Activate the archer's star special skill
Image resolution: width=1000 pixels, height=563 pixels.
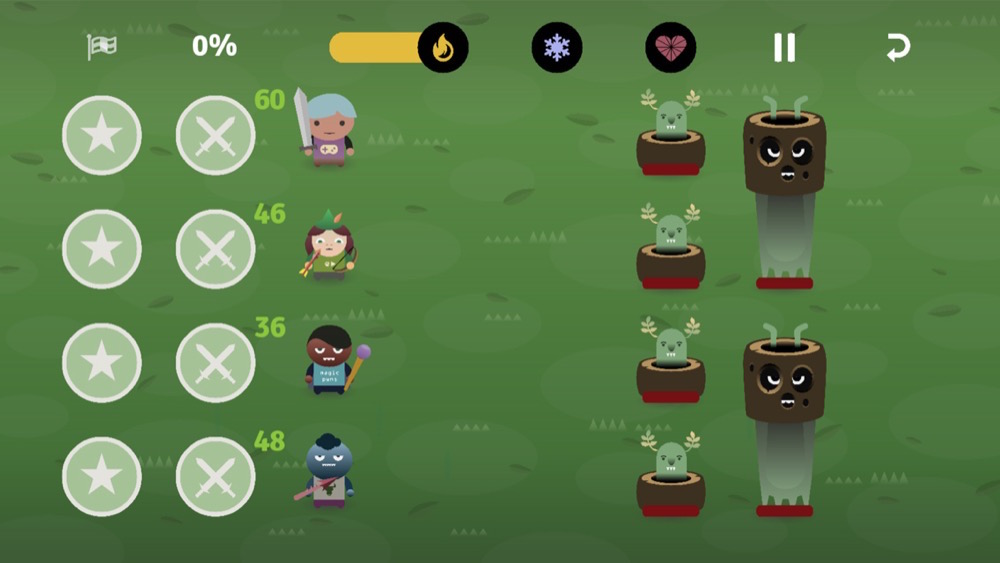tap(102, 249)
